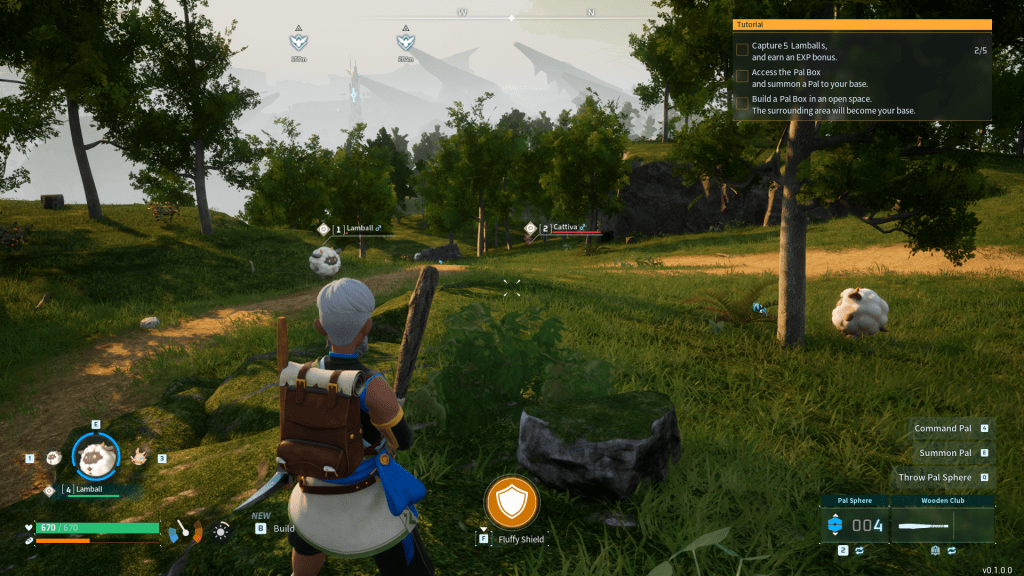Activate the Fluffy Shield skill icon

(512, 502)
